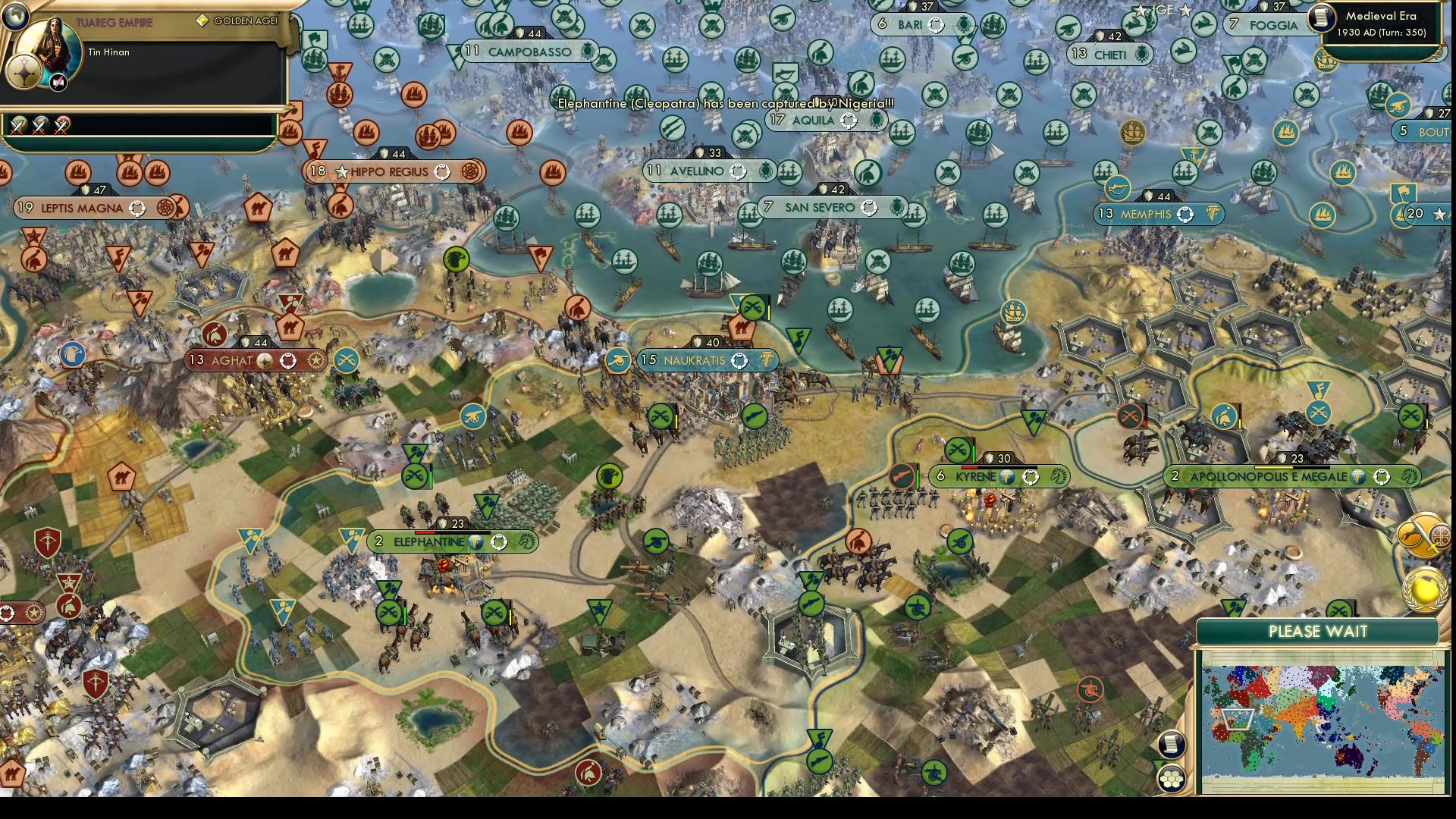
Task: Open the notification scroll icon above the hex toggle
Action: point(1172,745)
